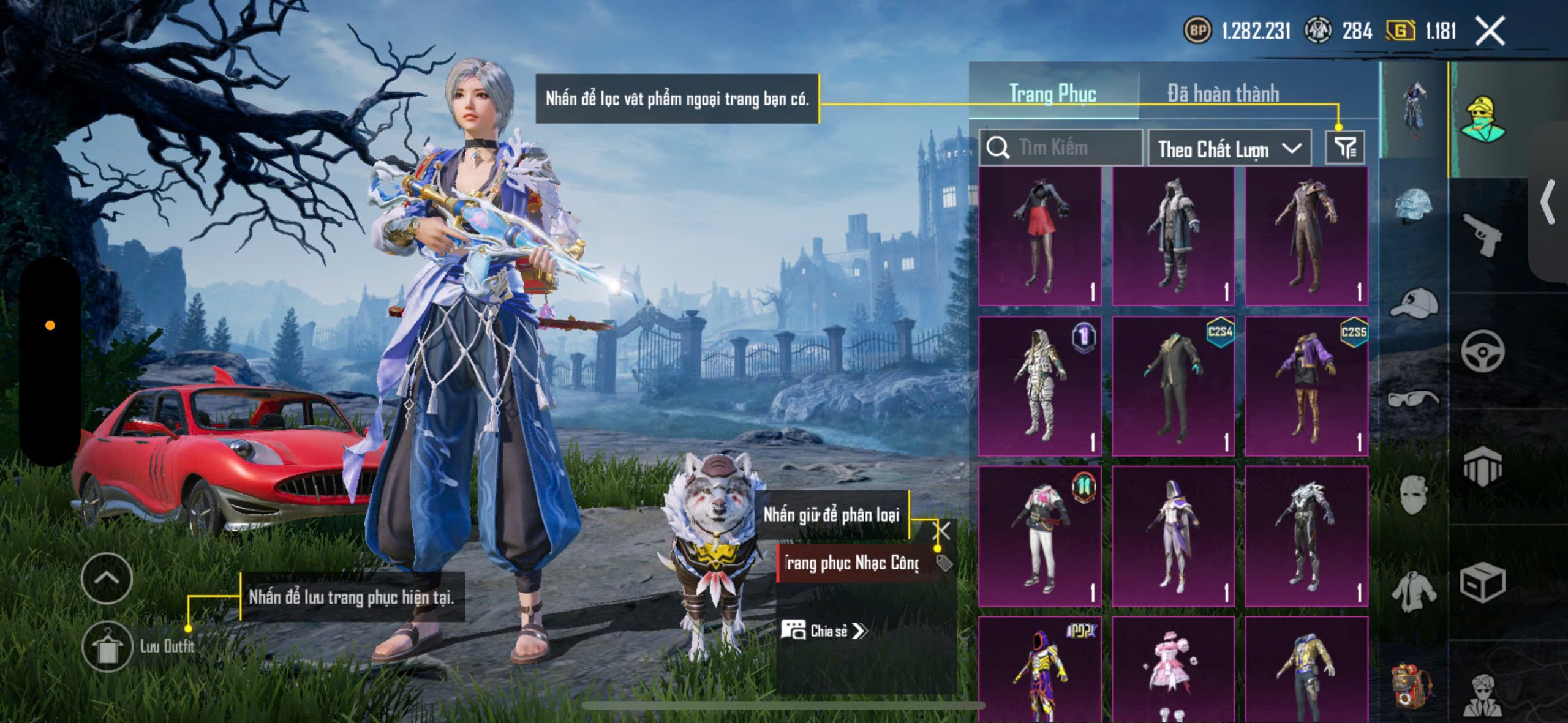The image size is (1568, 723).
Task: Click the up-arrow circle button
Action: pyautogui.click(x=107, y=578)
